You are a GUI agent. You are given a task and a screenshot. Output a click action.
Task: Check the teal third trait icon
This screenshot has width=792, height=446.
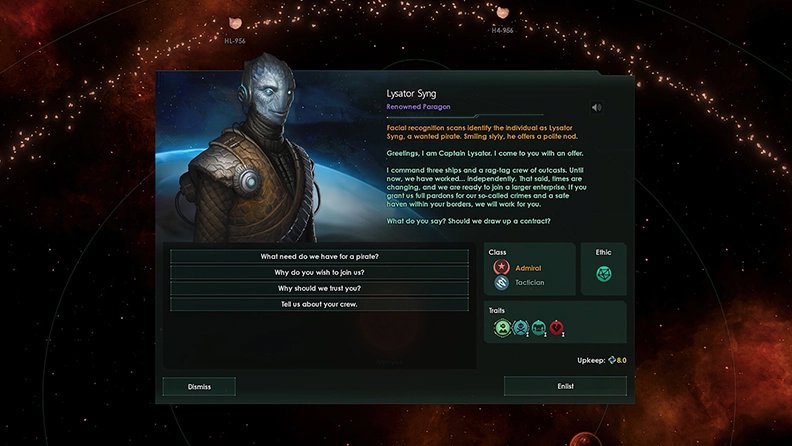click(539, 327)
